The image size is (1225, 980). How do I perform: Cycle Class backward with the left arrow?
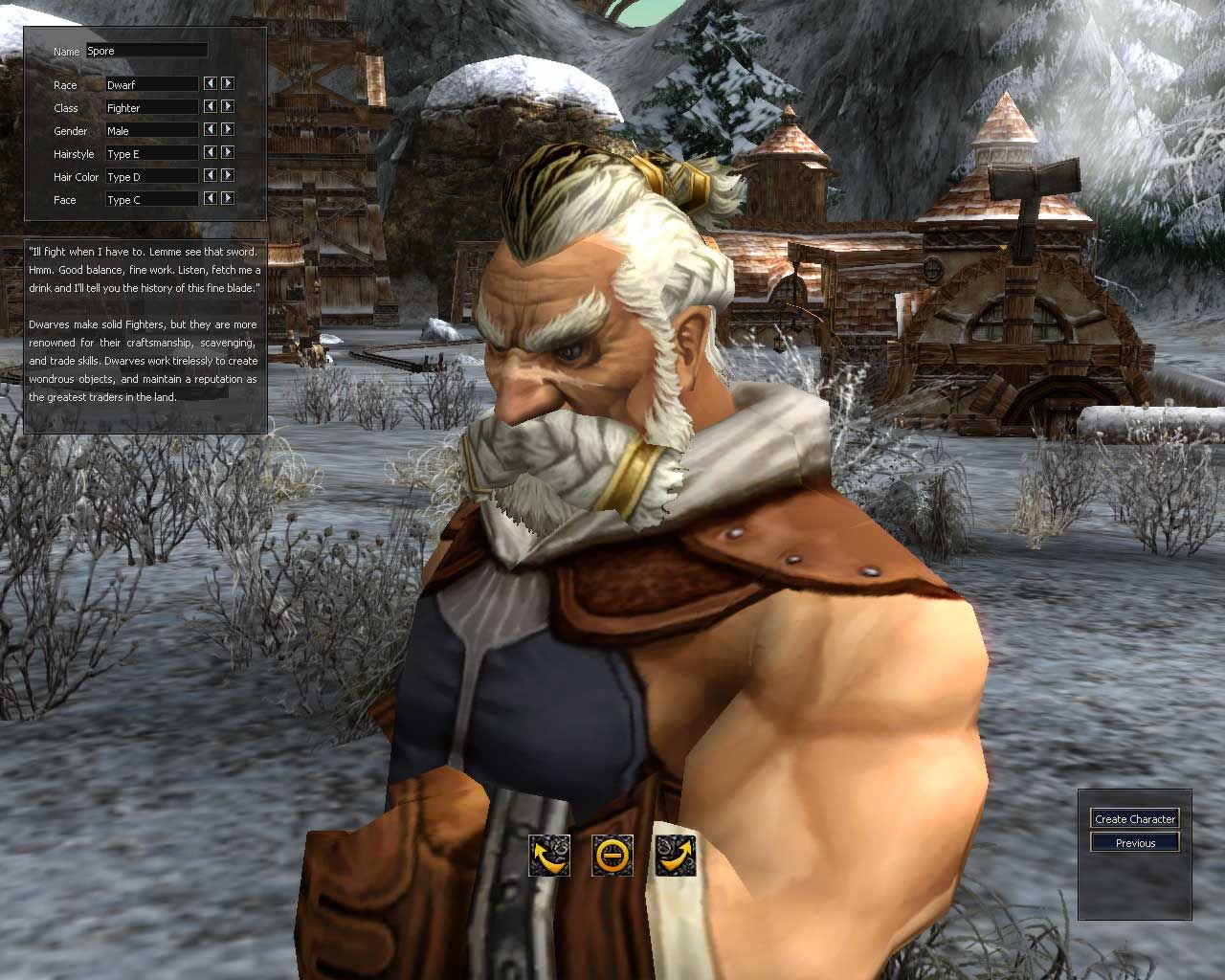[209, 106]
